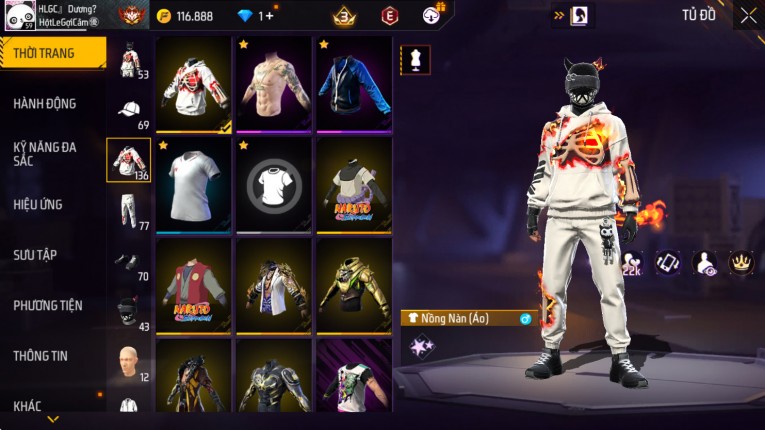The image size is (765, 430).
Task: Choose the plain white t-shirt item
Action: point(194,185)
